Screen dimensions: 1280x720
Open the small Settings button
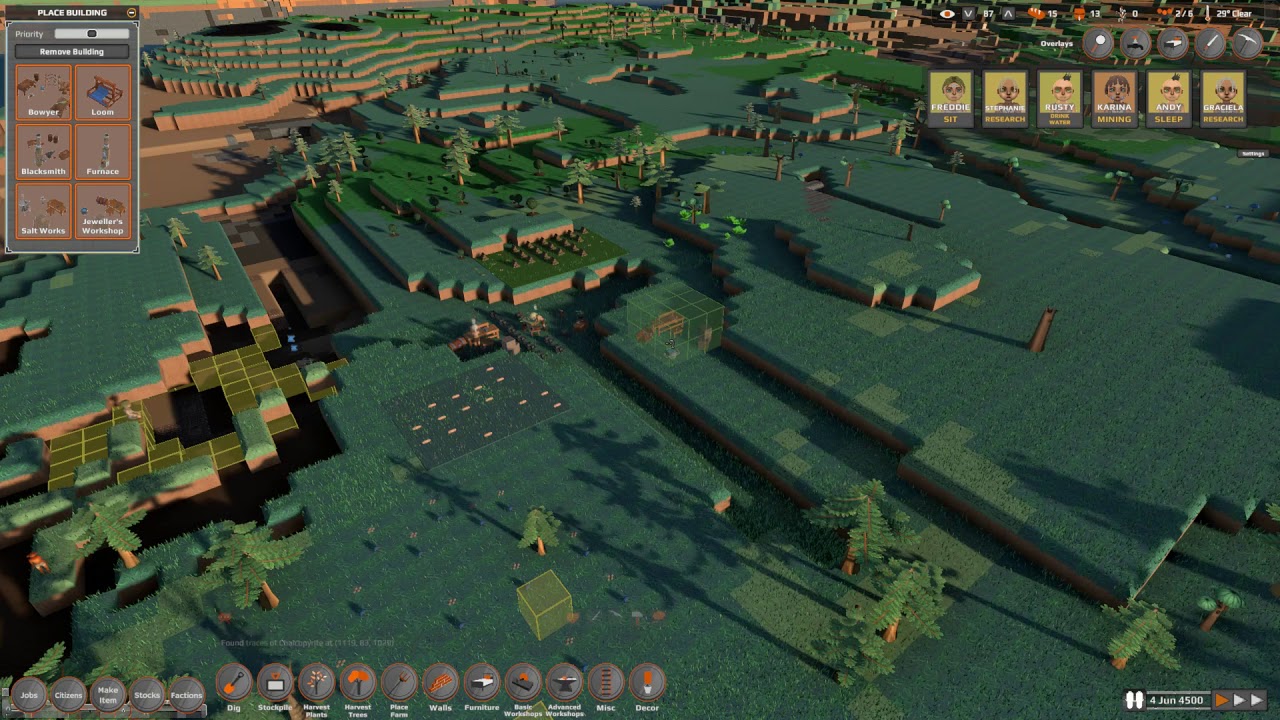click(x=1252, y=154)
